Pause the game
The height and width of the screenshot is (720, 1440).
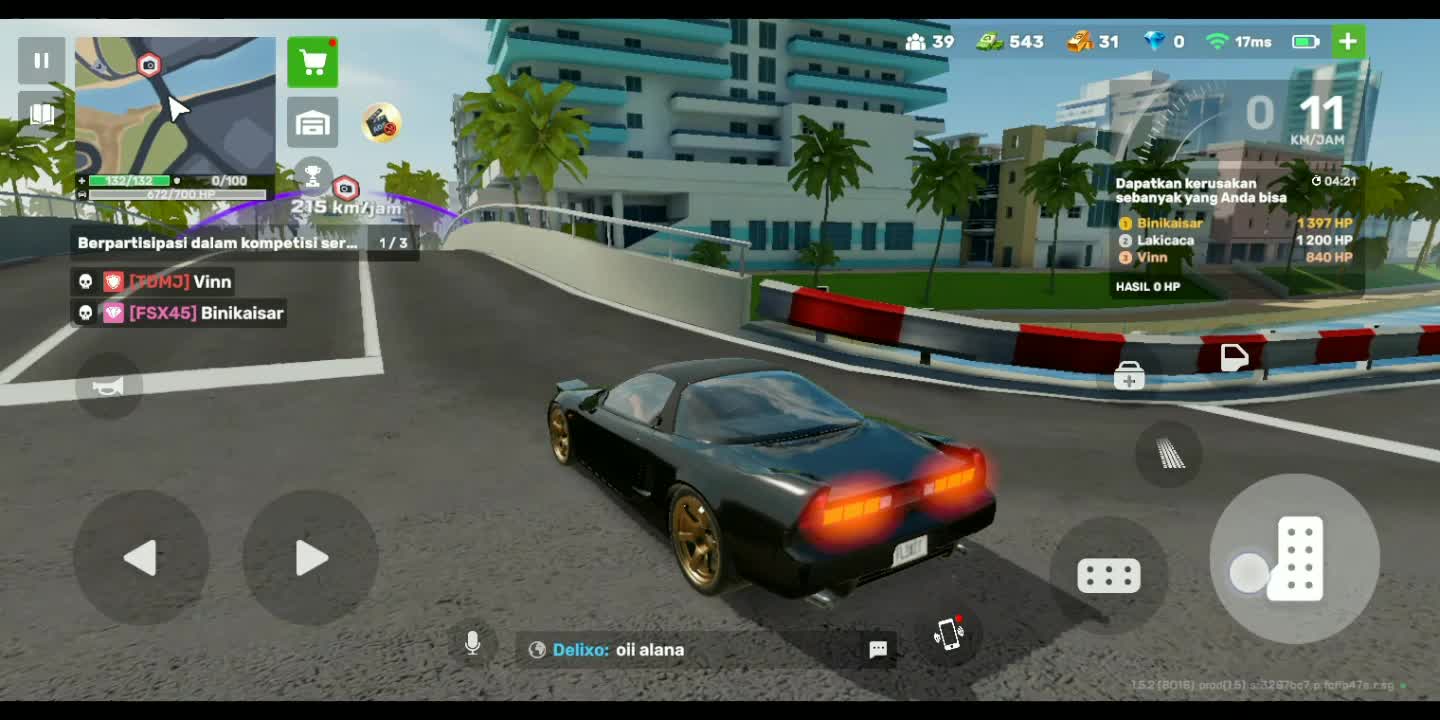(x=41, y=61)
